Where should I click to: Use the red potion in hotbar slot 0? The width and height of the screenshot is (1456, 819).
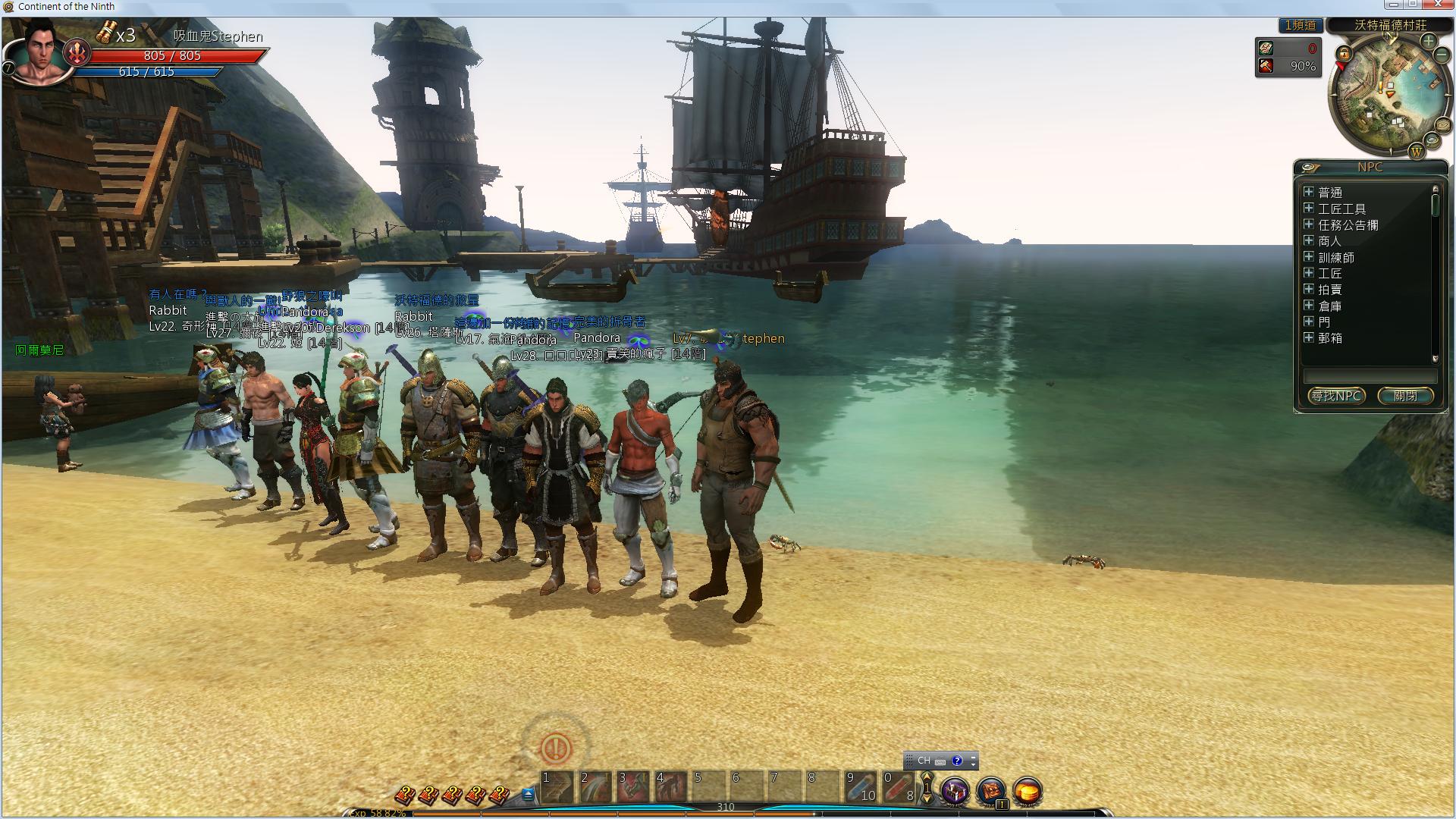[899, 787]
